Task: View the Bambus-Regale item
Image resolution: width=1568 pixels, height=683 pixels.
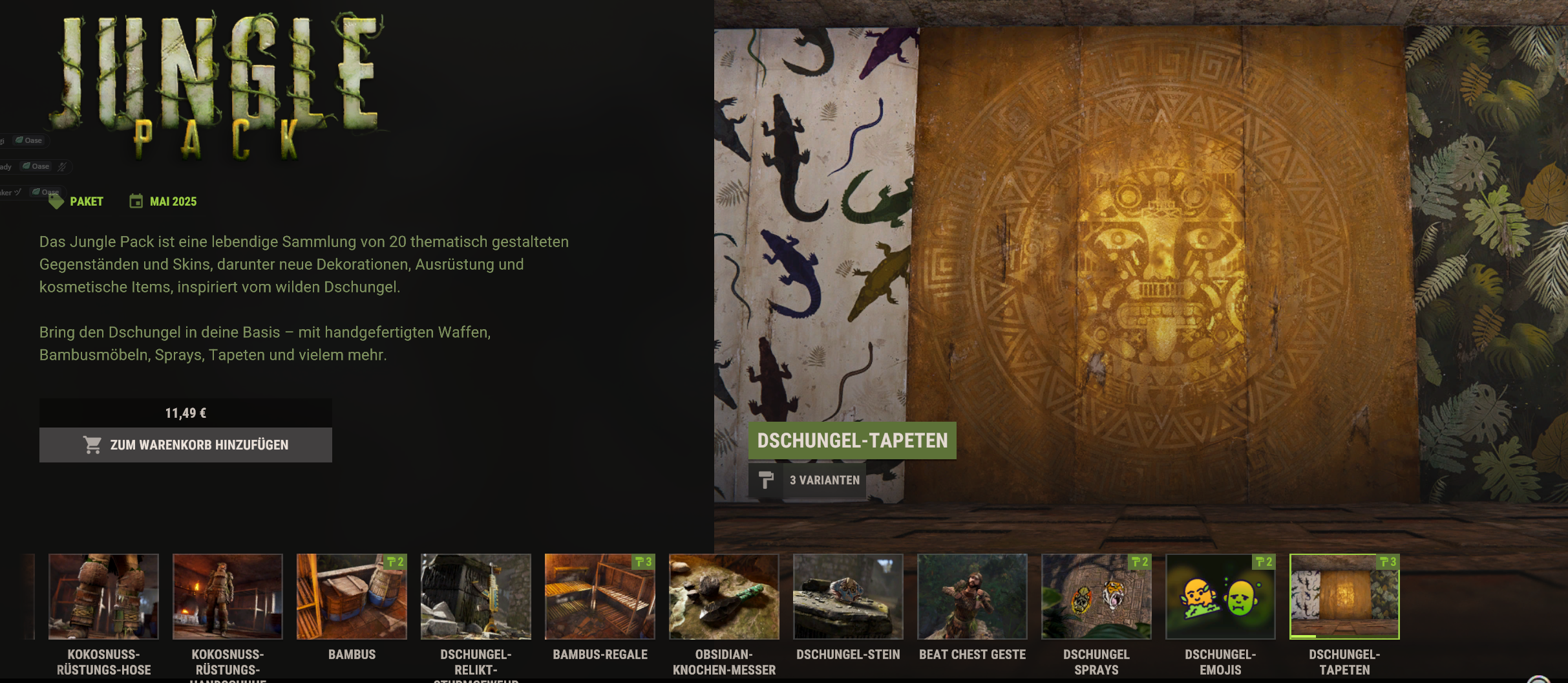Action: pos(600,596)
